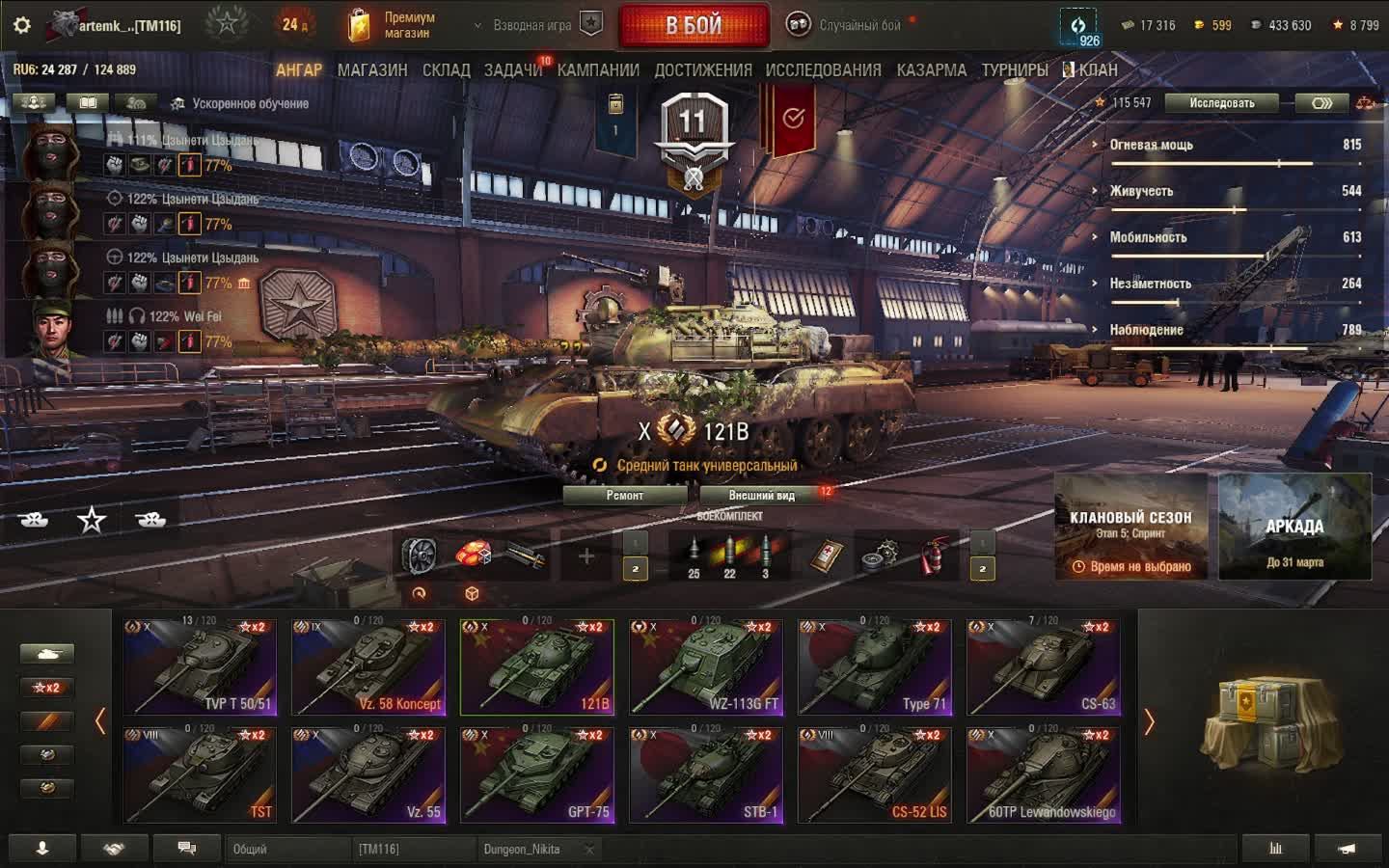Open the СКЛАД tab
The width and height of the screenshot is (1389, 868).
coord(447,70)
